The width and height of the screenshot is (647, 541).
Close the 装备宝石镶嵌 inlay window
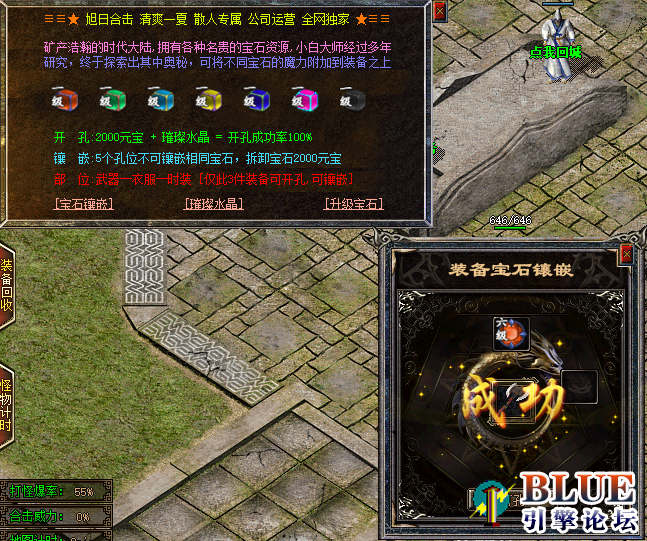627,254
